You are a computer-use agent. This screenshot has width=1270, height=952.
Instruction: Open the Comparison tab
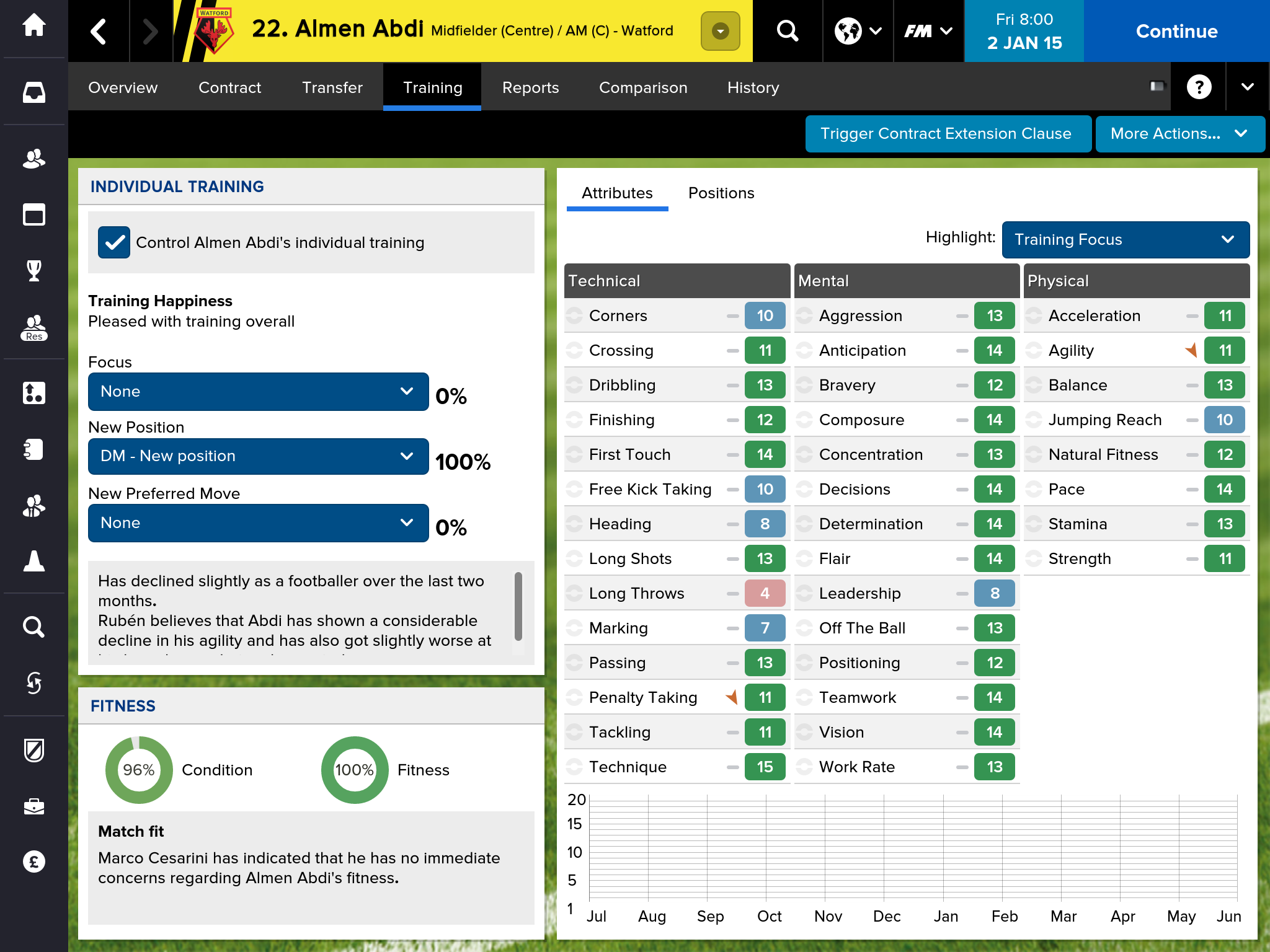click(643, 87)
